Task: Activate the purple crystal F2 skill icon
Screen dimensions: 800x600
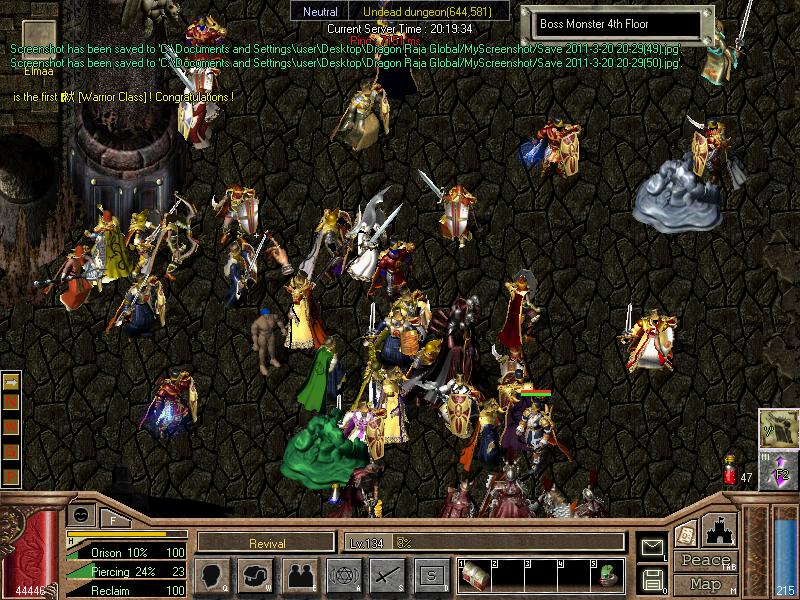Action: click(x=777, y=471)
